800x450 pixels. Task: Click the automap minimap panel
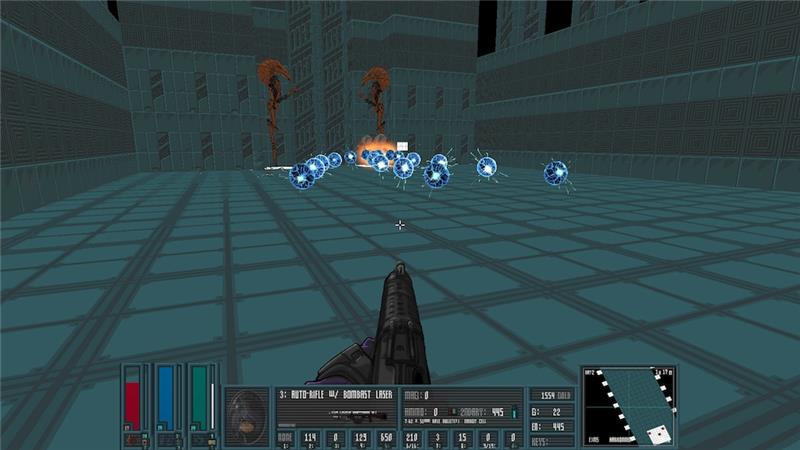(628, 406)
